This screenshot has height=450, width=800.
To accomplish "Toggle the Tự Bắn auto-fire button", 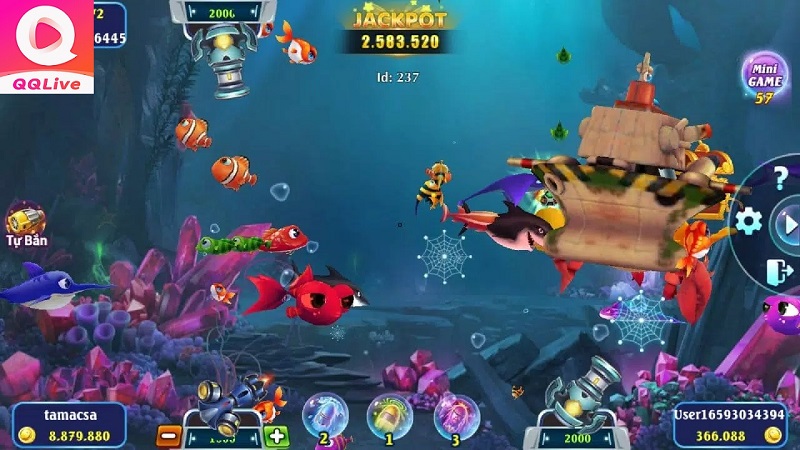I will point(26,221).
